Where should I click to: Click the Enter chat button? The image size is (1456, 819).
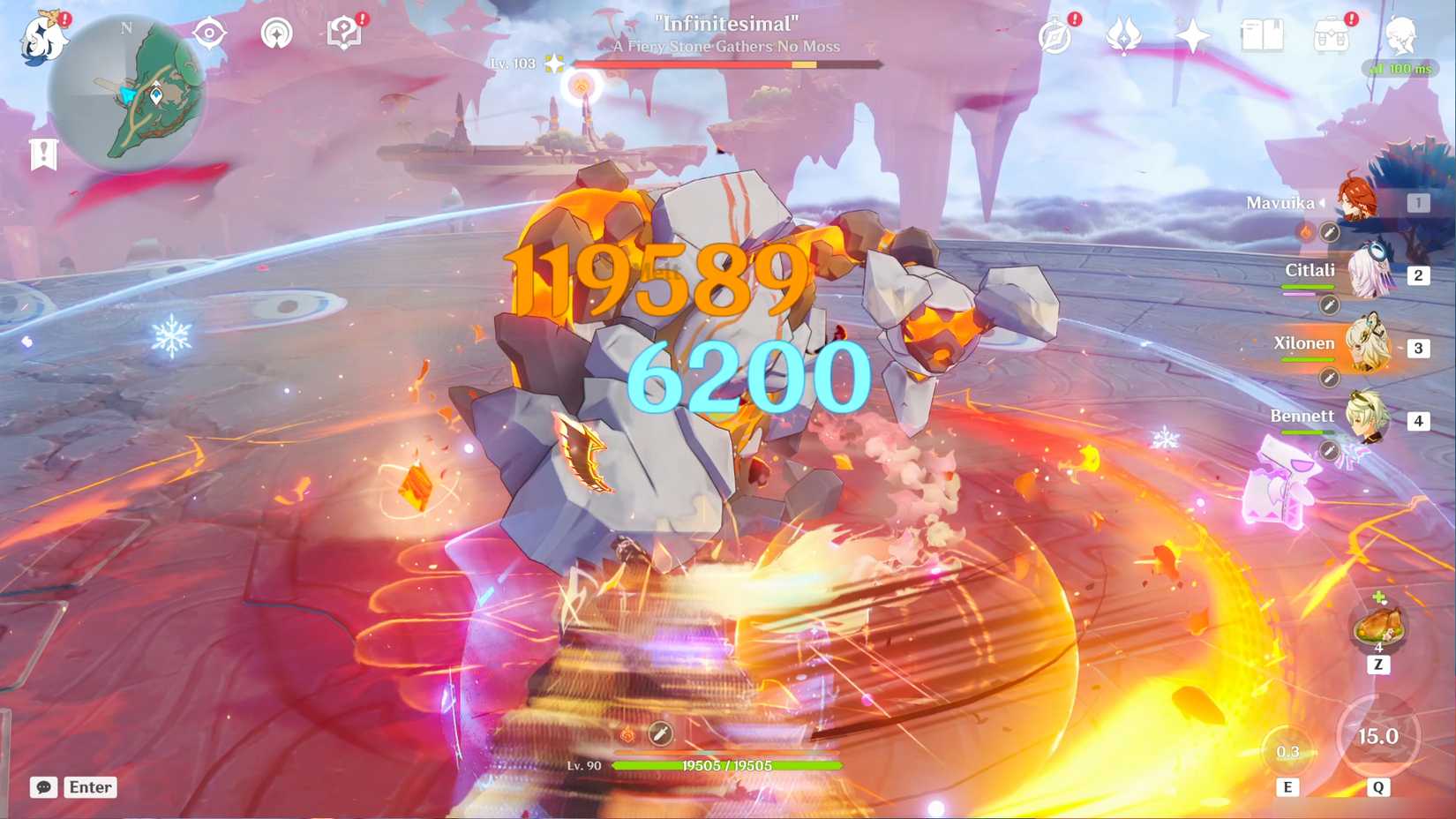click(89, 786)
